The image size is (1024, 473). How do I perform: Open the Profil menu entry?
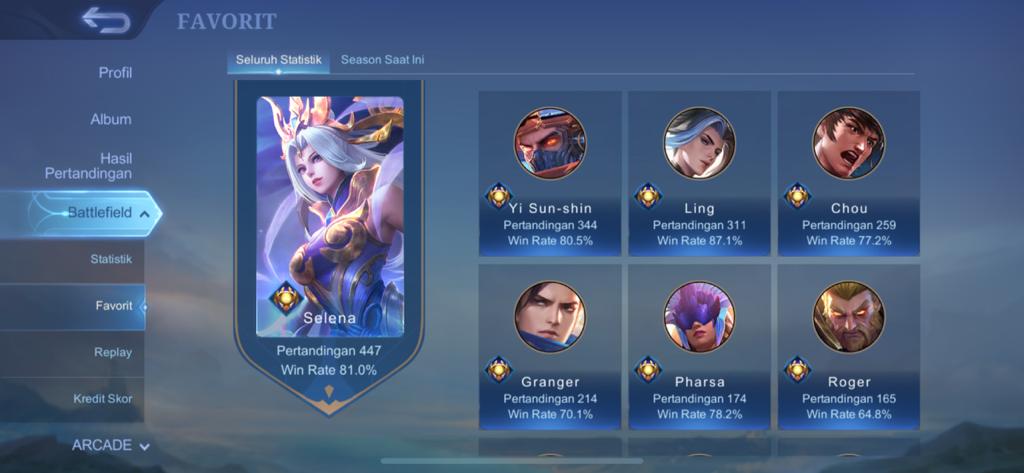(x=115, y=73)
